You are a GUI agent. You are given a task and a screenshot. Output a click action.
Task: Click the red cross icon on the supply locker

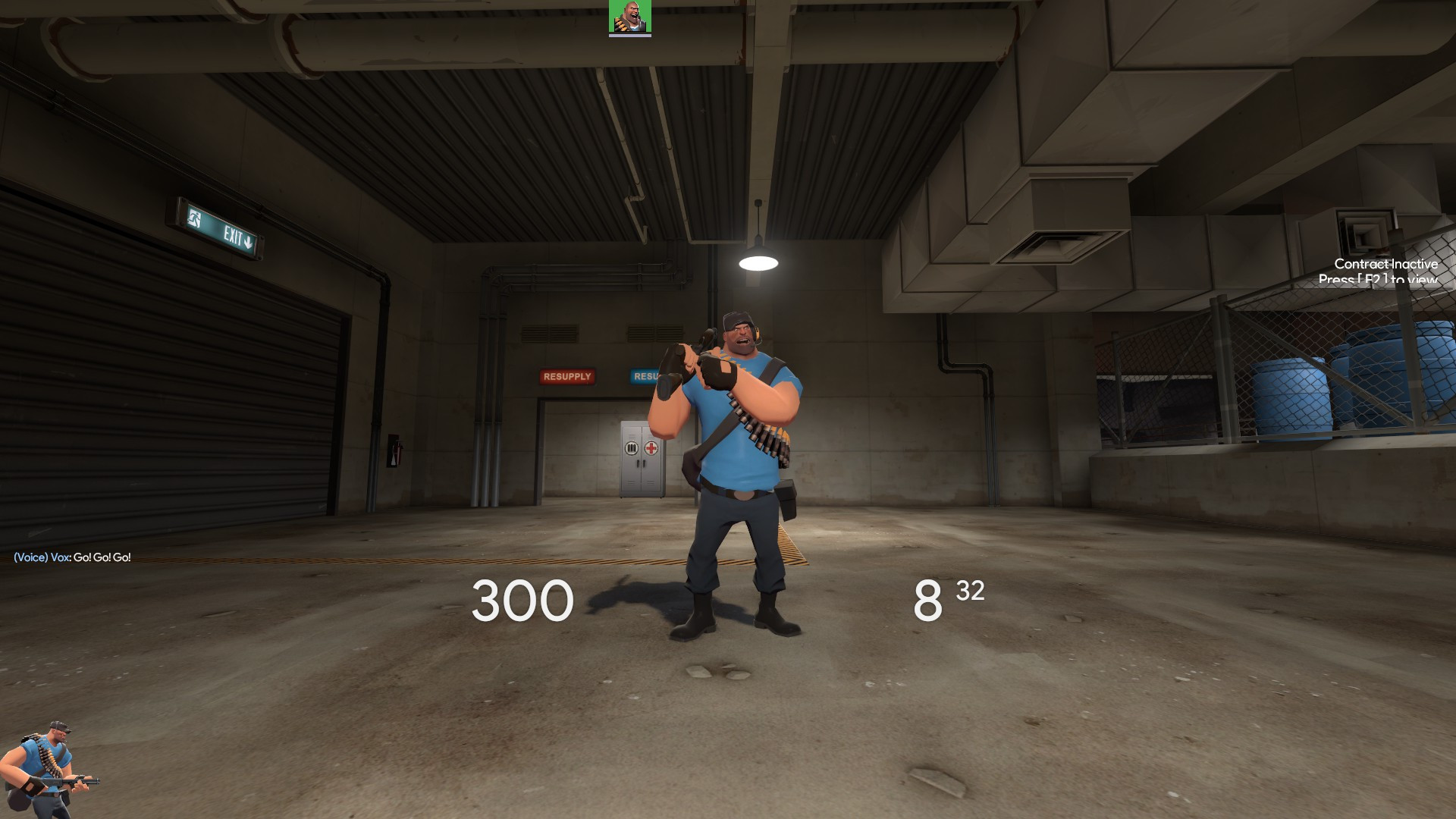(652, 448)
